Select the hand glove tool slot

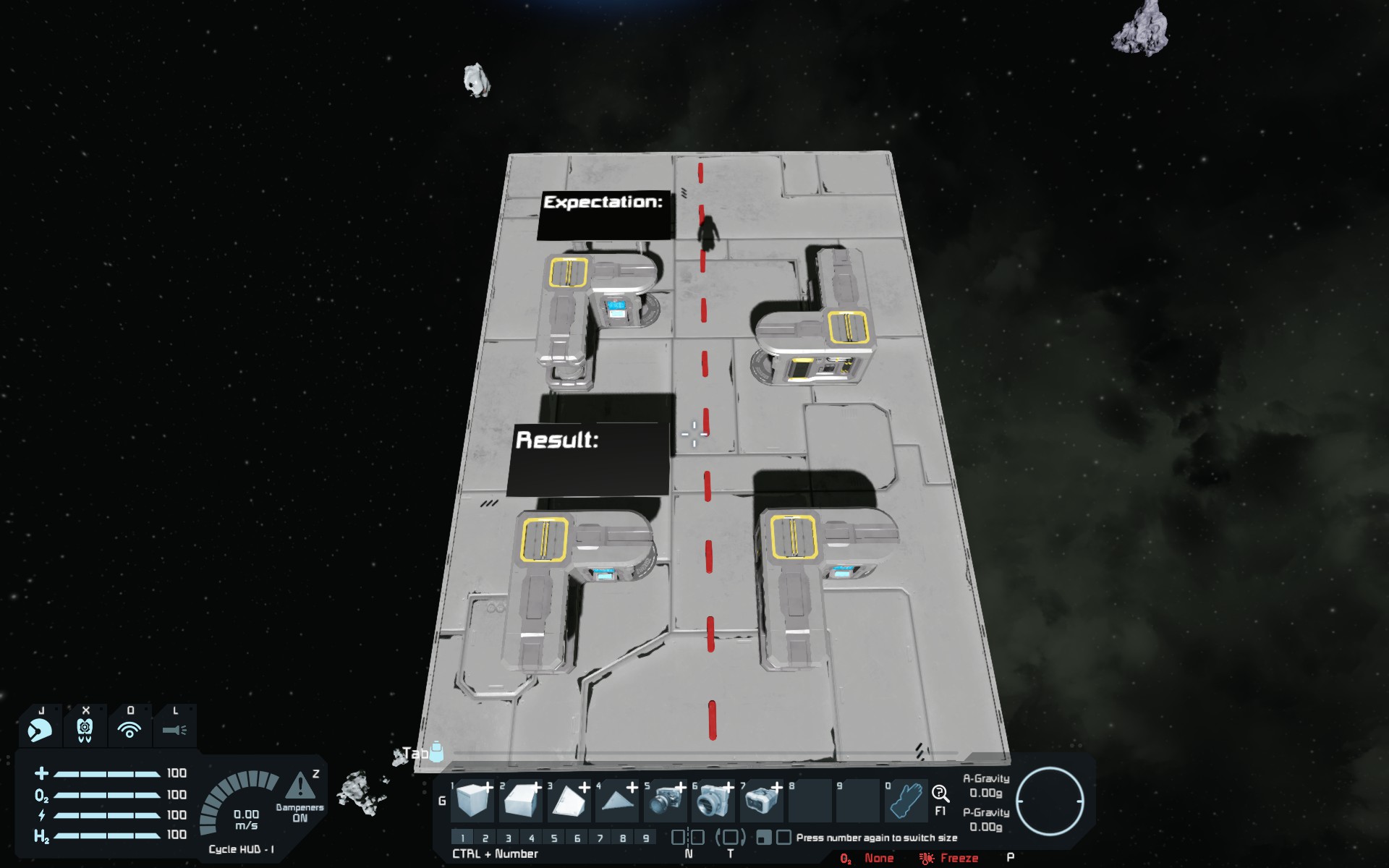[x=905, y=801]
